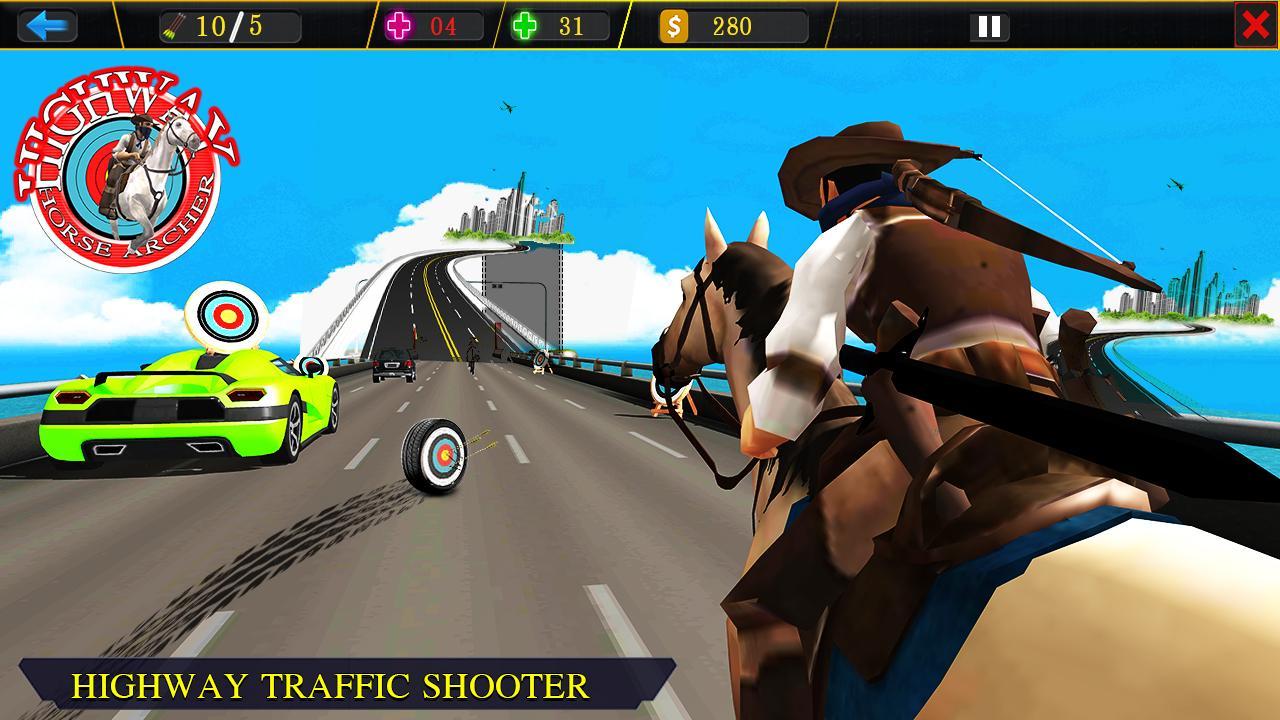Hit the bullseye target on the green car

[x=229, y=316]
